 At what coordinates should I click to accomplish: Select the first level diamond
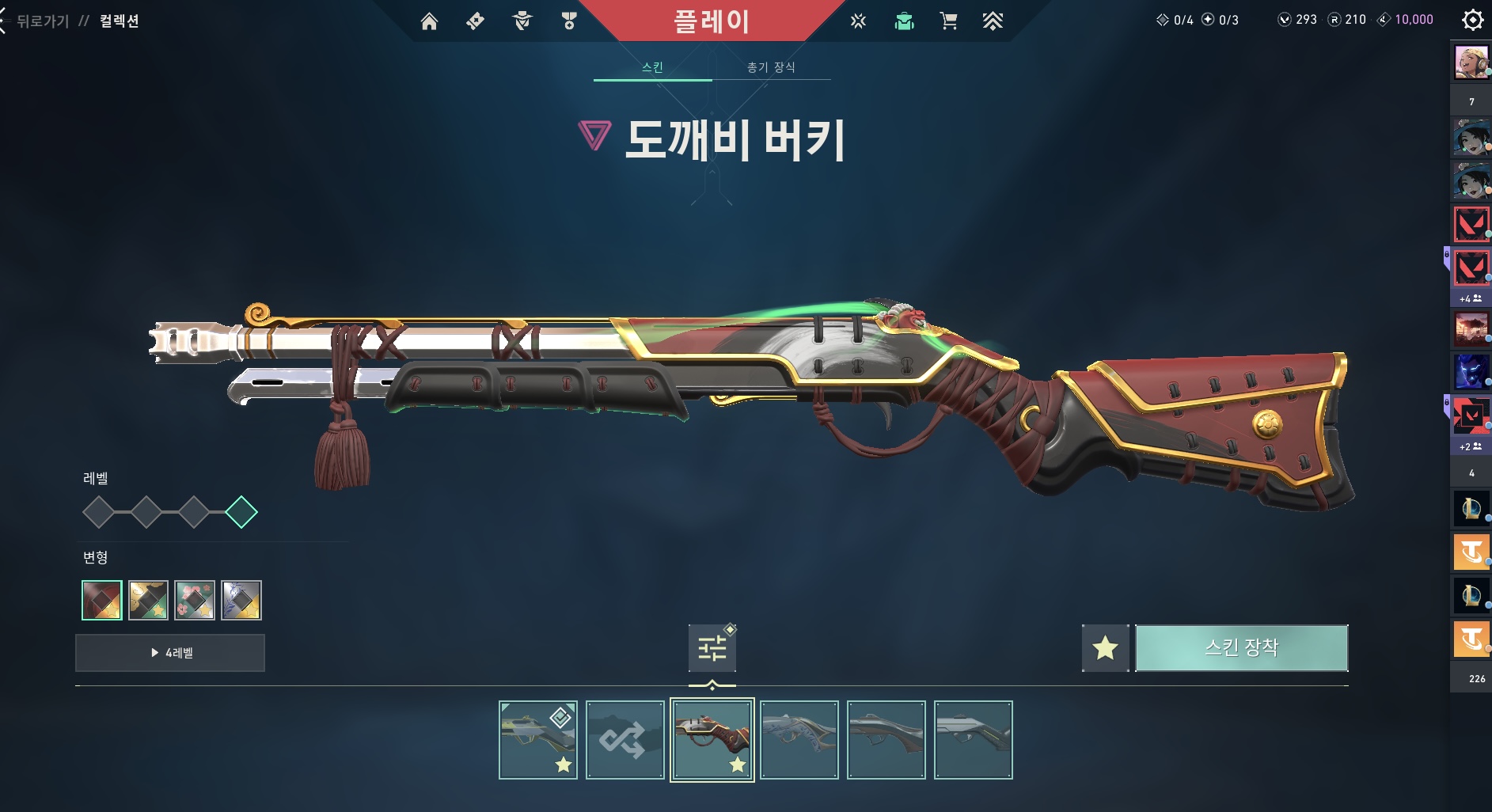click(99, 512)
